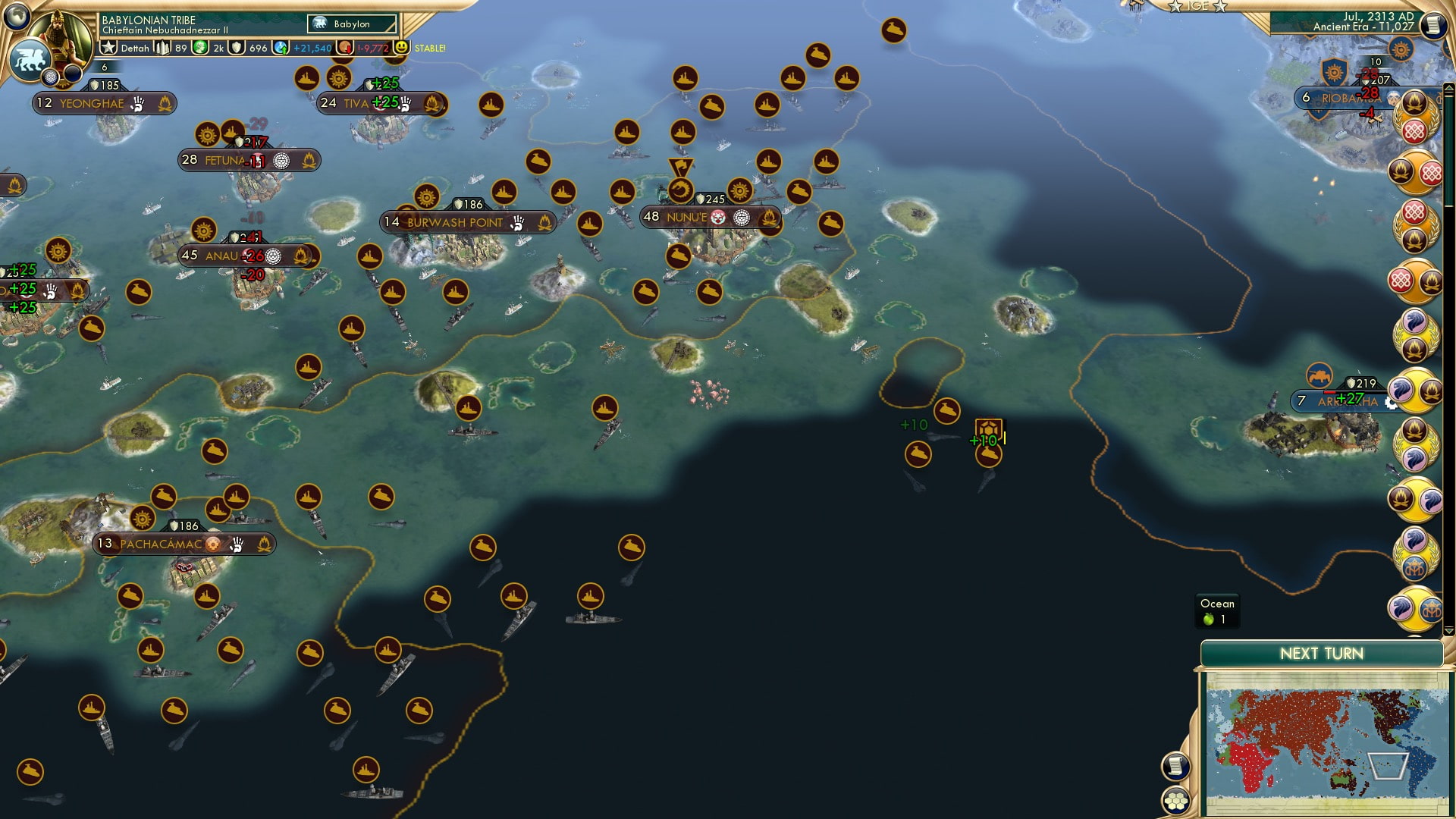The width and height of the screenshot is (1456, 819).
Task: Open the Babylon civilization dropdown in top banner
Action: click(353, 24)
